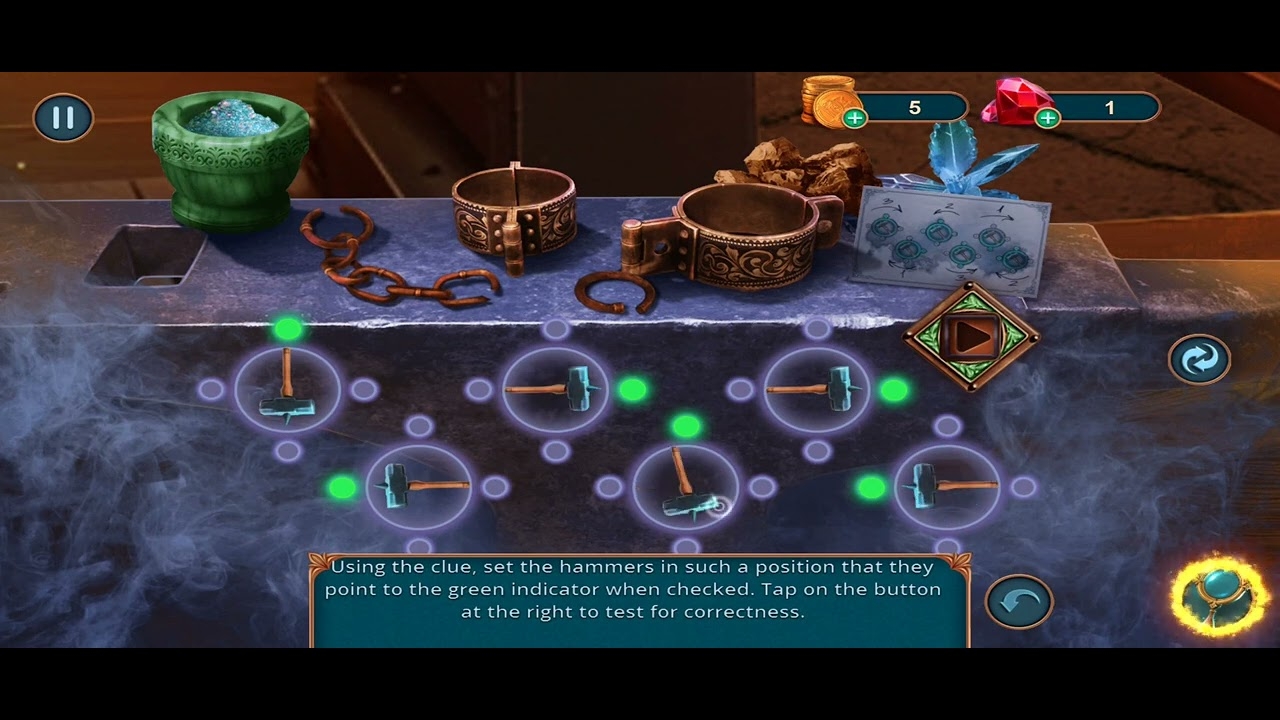Pause the game
Viewport: 1280px width, 720px height.
62,117
